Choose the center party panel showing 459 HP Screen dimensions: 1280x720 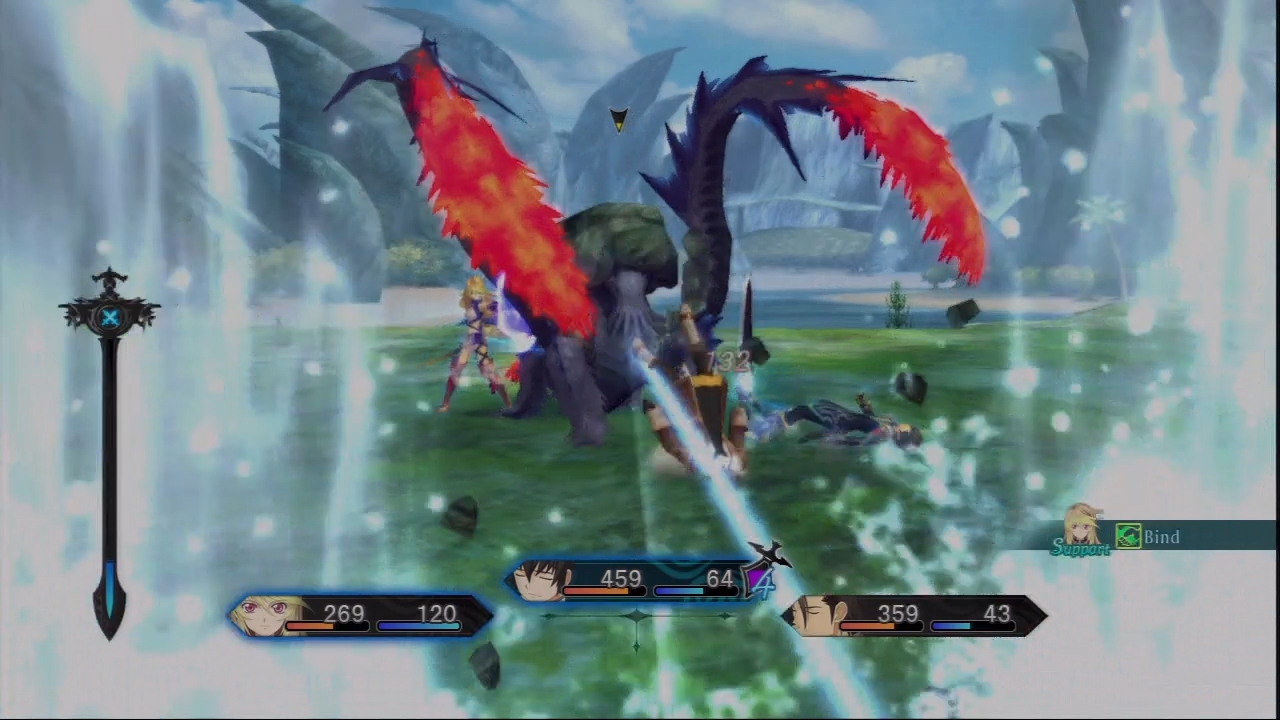coord(634,580)
